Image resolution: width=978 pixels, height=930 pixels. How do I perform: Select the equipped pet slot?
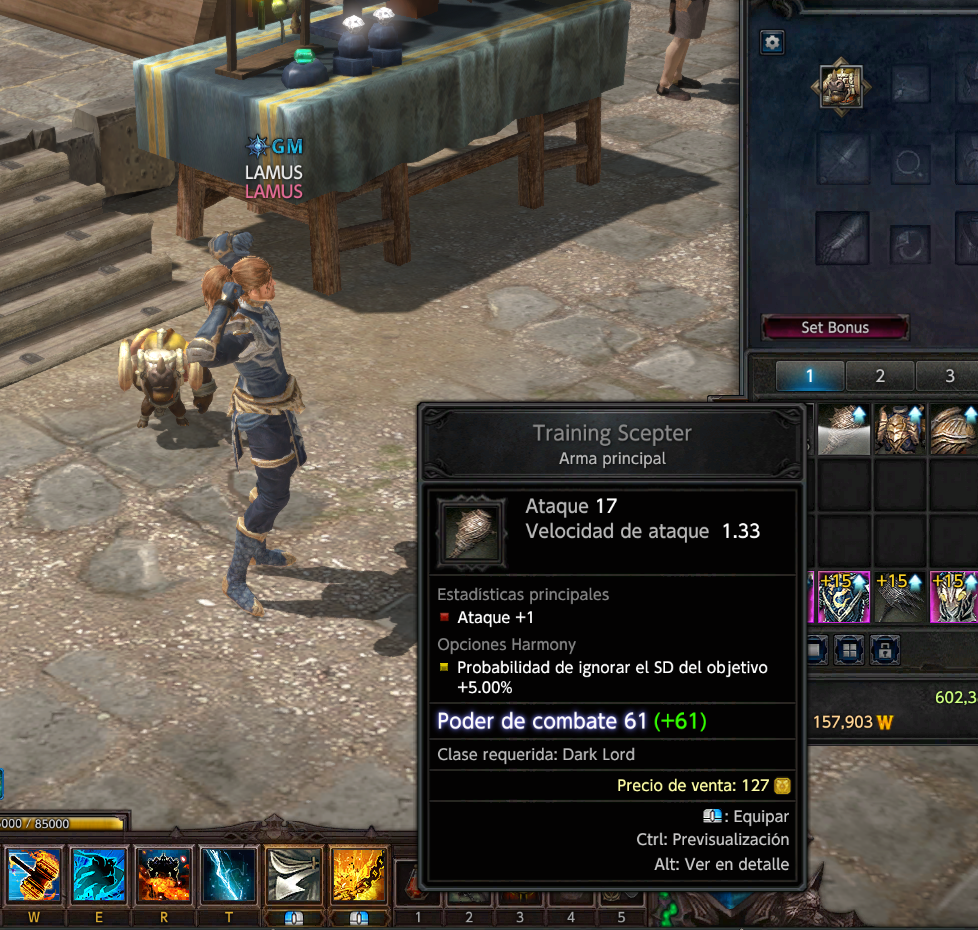click(841, 88)
